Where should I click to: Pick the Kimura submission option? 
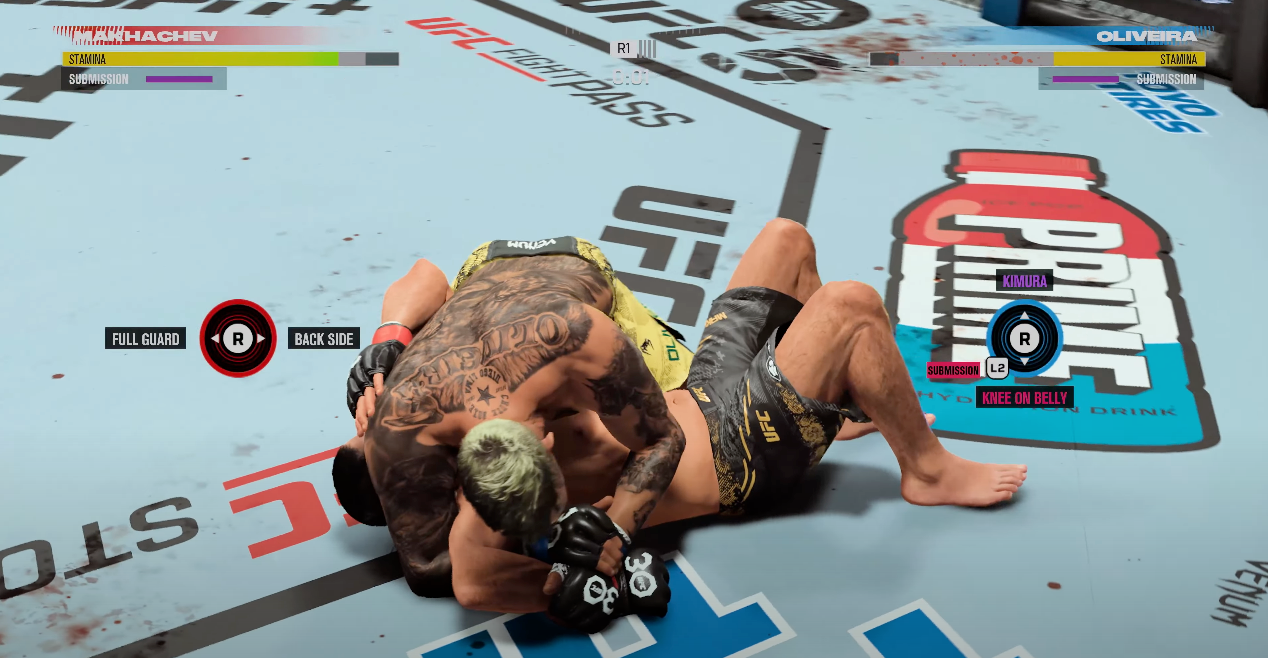click(1024, 281)
